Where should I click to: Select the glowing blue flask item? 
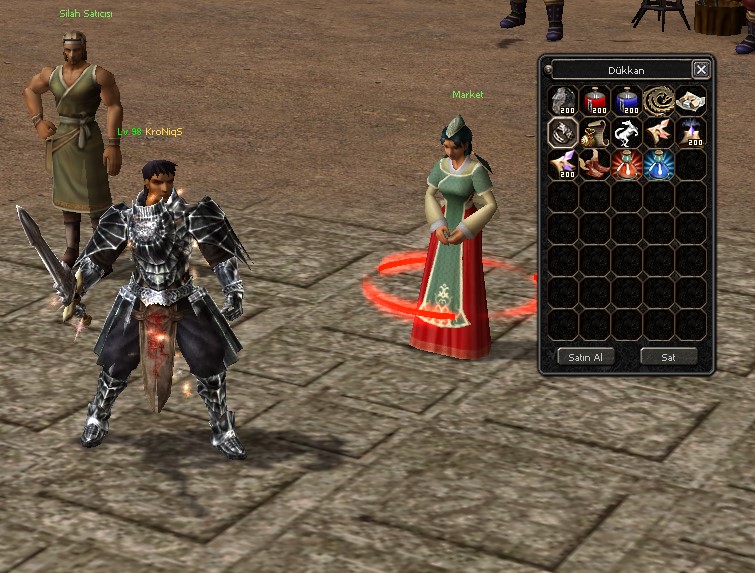pyautogui.click(x=659, y=164)
